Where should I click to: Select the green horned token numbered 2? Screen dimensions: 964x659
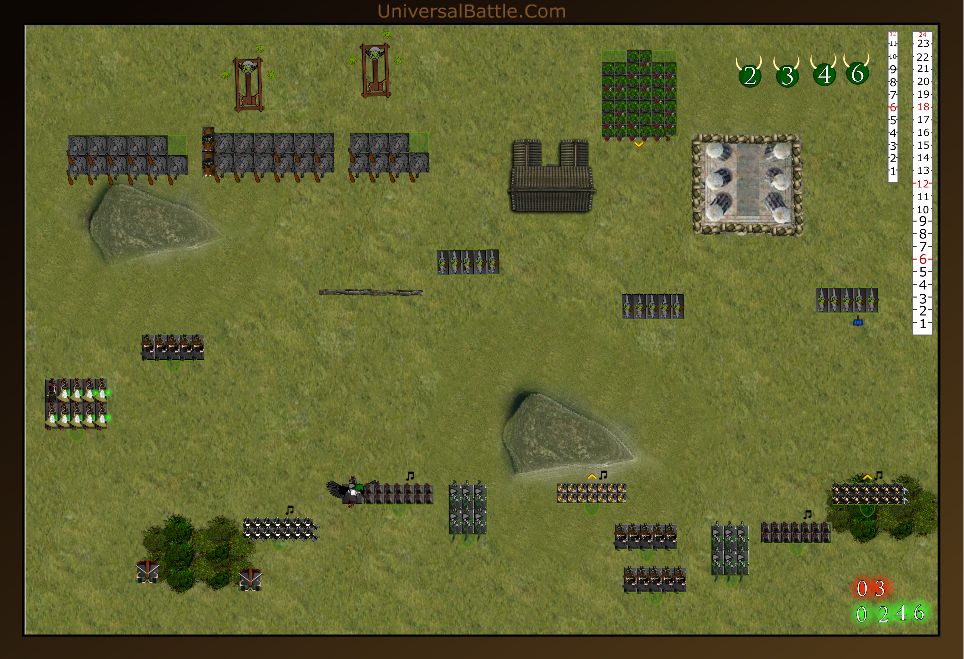point(750,75)
